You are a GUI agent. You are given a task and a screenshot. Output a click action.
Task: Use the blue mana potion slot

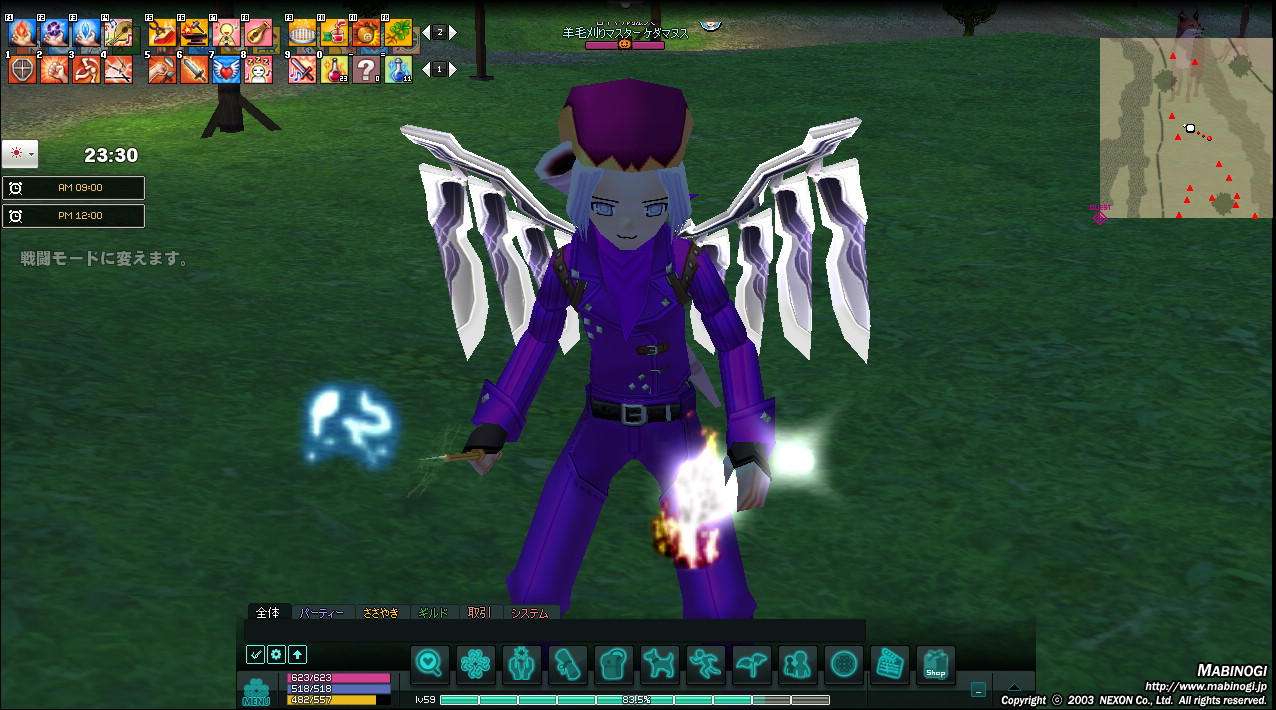pos(398,70)
